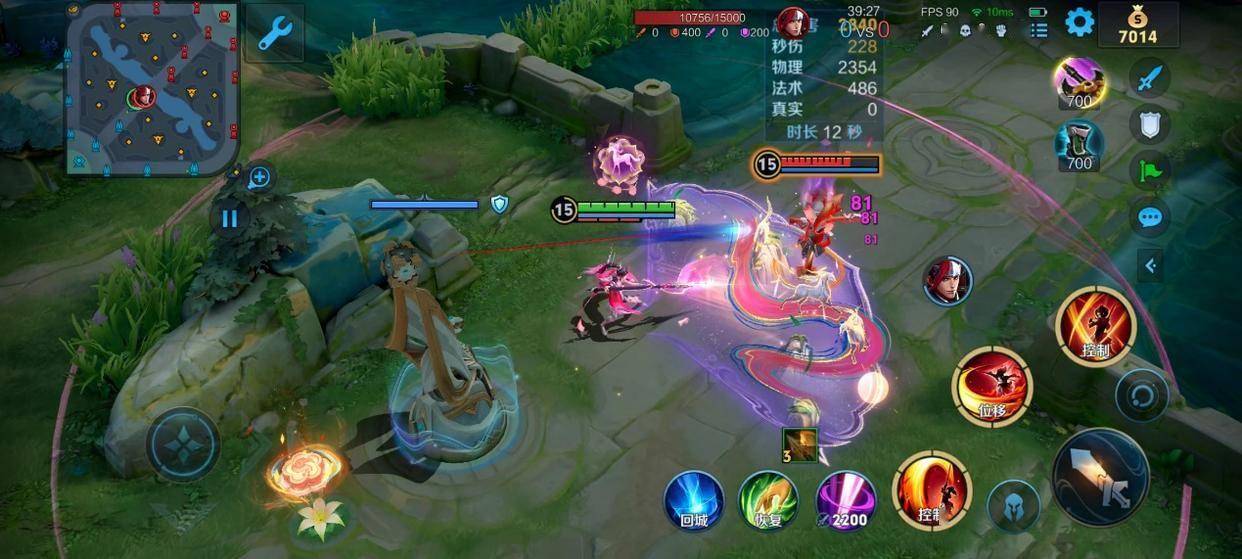Open the shop via the 7014 gold counter
Screen dimensions: 1242x559
(x=1137, y=25)
